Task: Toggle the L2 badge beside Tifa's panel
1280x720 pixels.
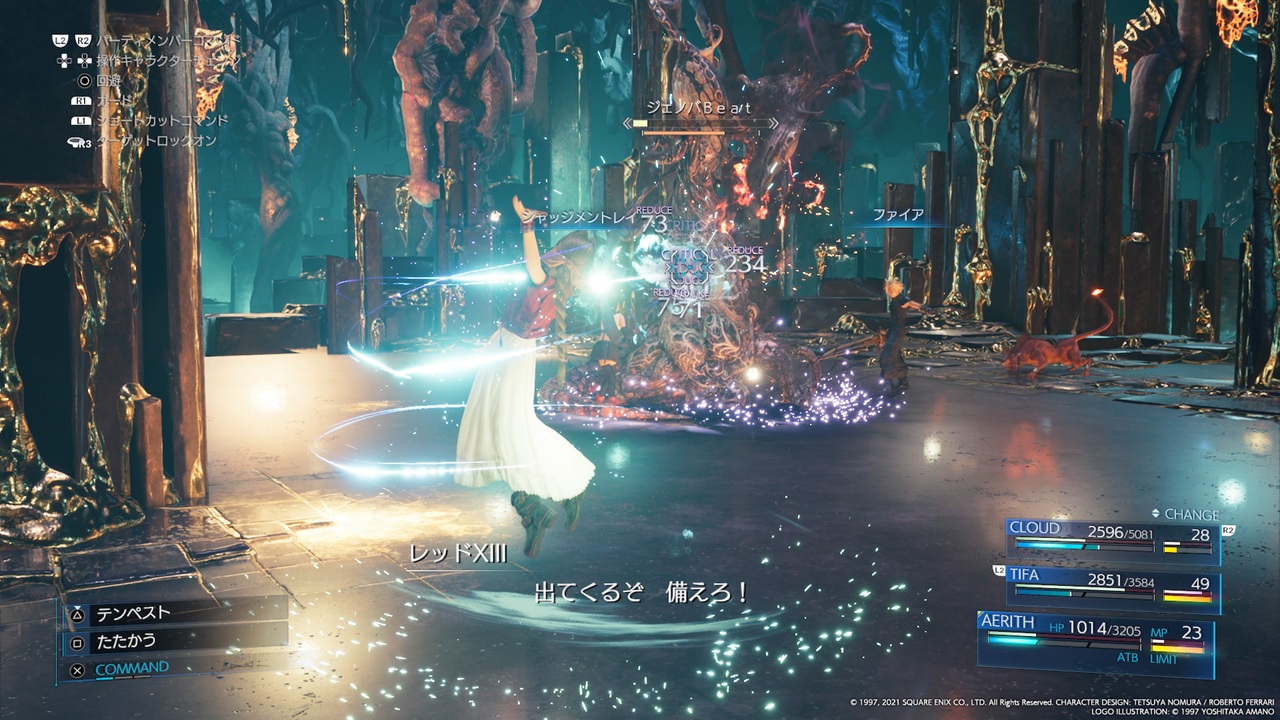Action: 997,570
